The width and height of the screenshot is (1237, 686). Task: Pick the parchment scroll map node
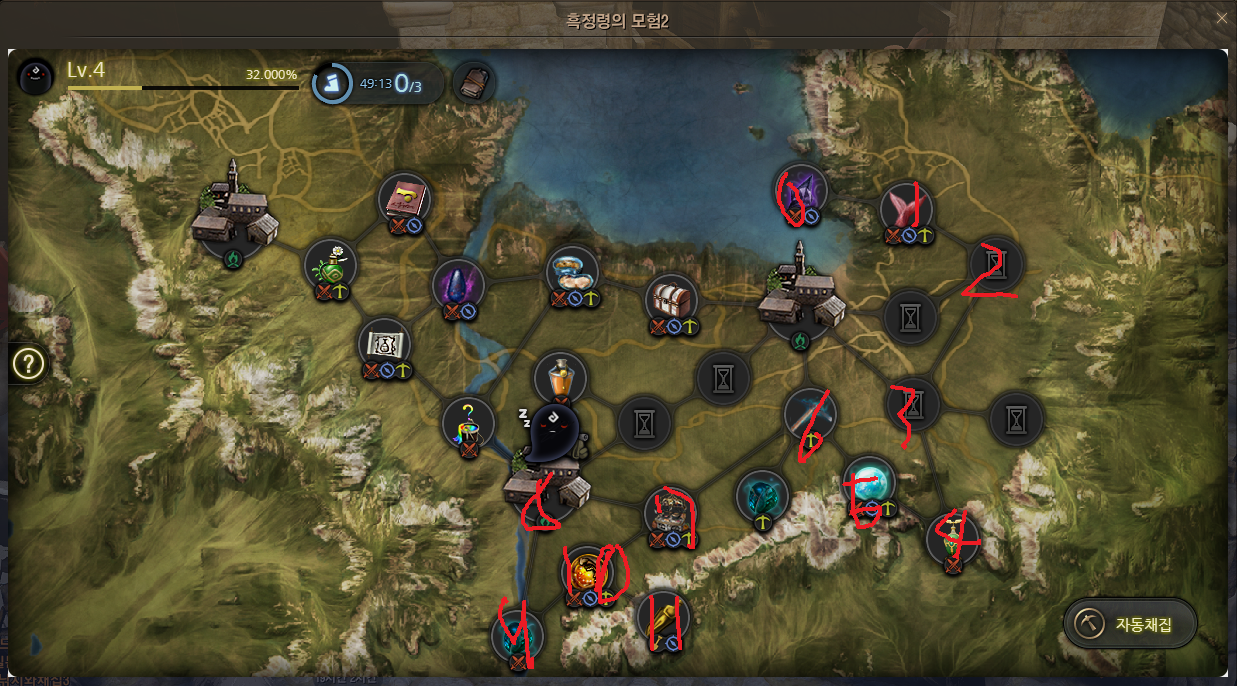[385, 345]
